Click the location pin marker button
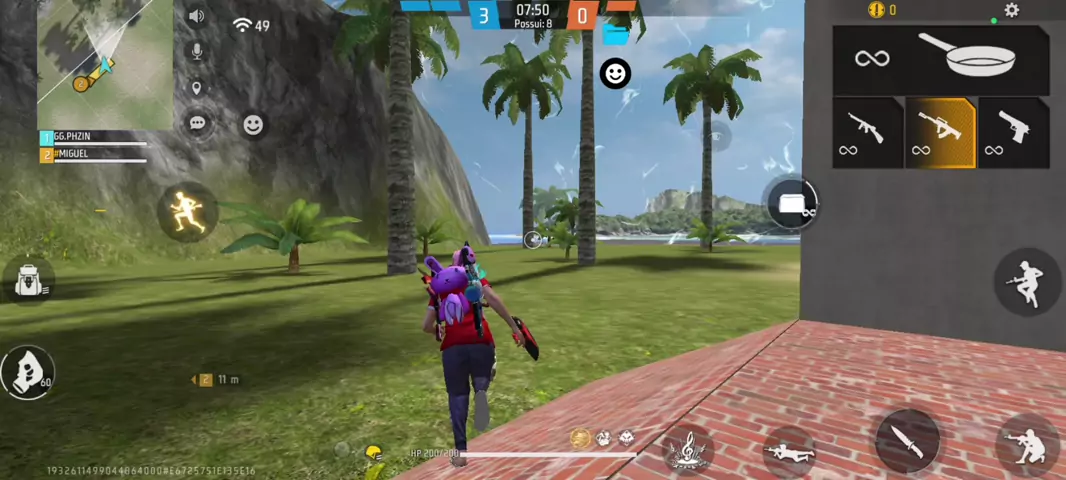 (197, 88)
